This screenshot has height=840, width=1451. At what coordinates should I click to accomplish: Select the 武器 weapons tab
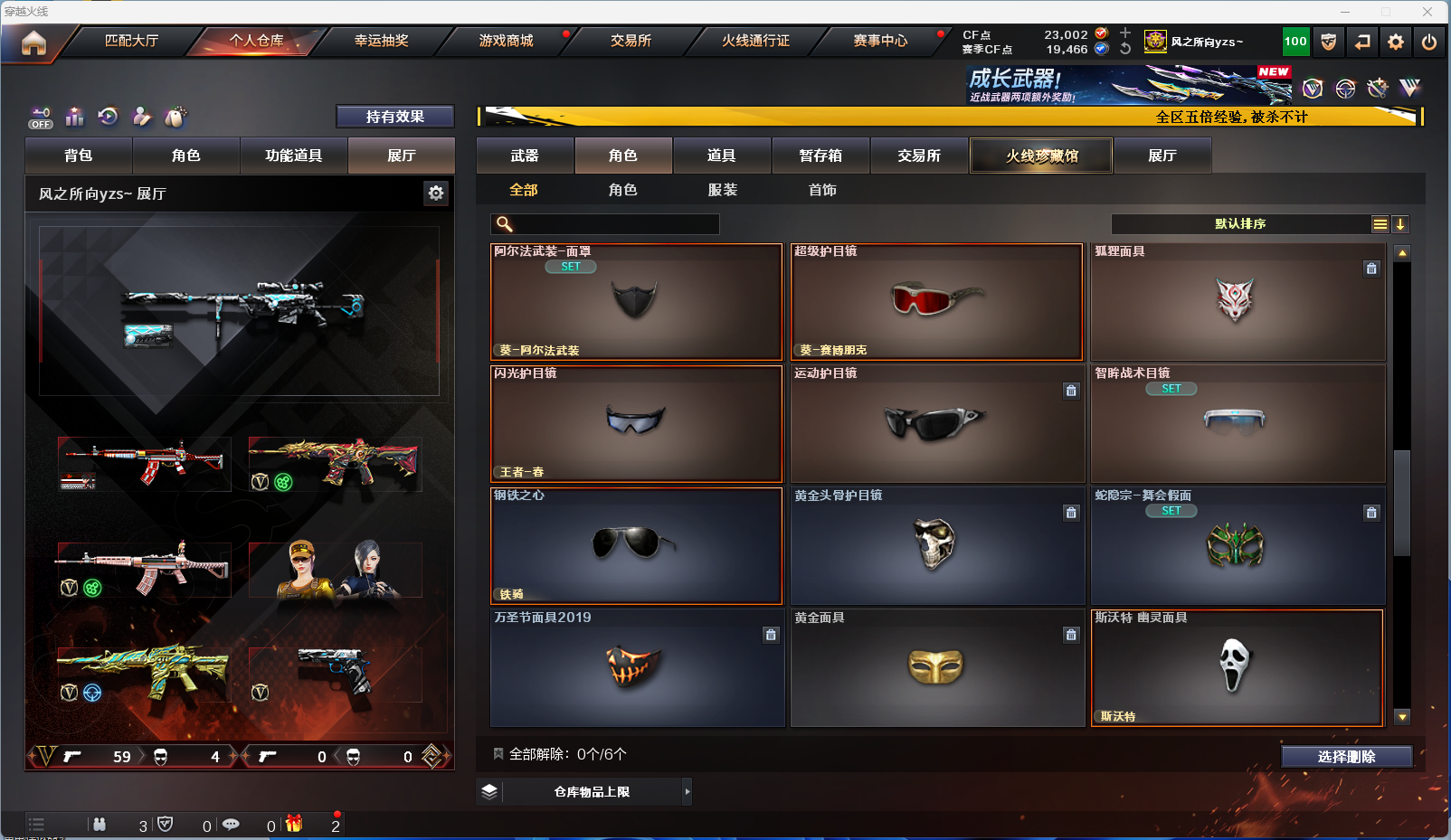pyautogui.click(x=525, y=156)
